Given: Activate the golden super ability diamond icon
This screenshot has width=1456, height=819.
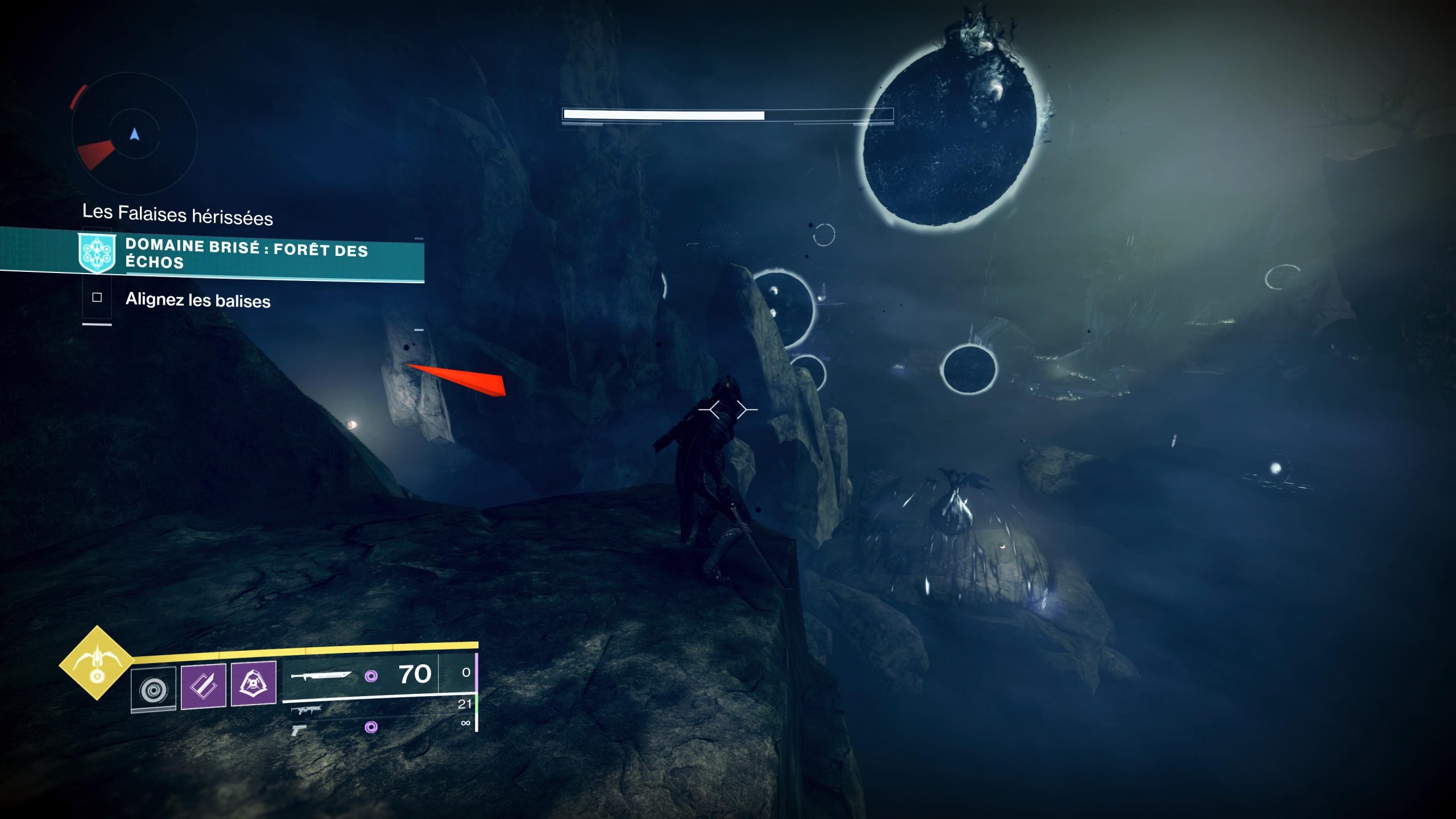Looking at the screenshot, I should click(97, 663).
